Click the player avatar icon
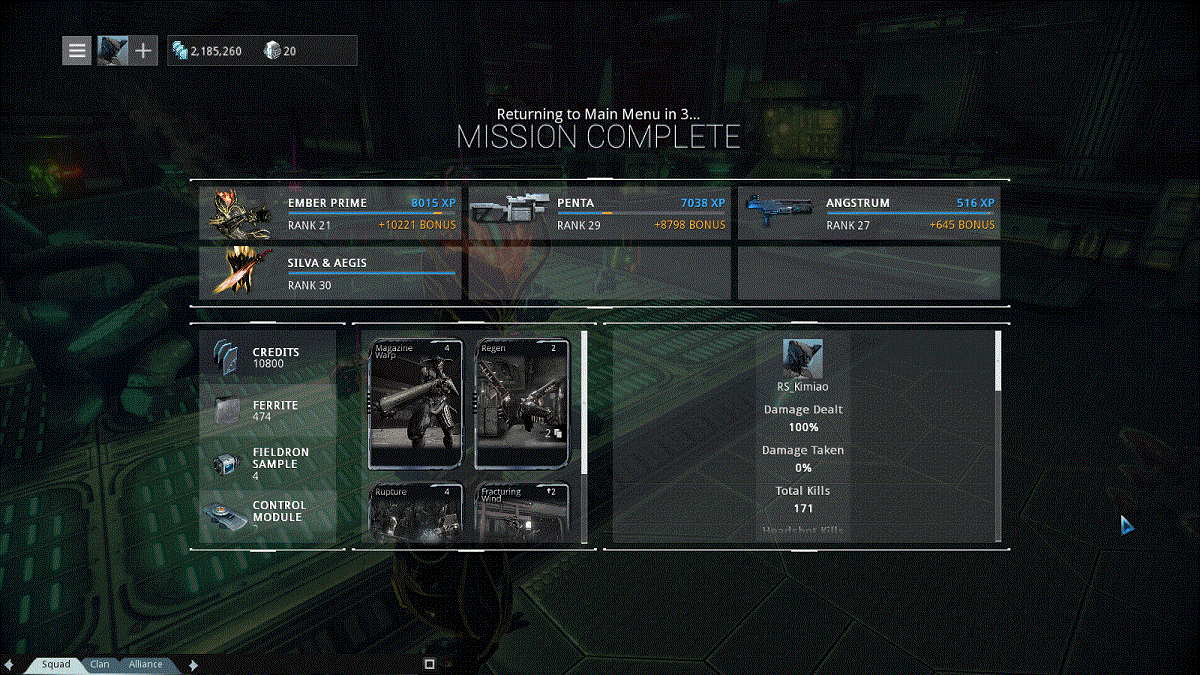 (112, 50)
